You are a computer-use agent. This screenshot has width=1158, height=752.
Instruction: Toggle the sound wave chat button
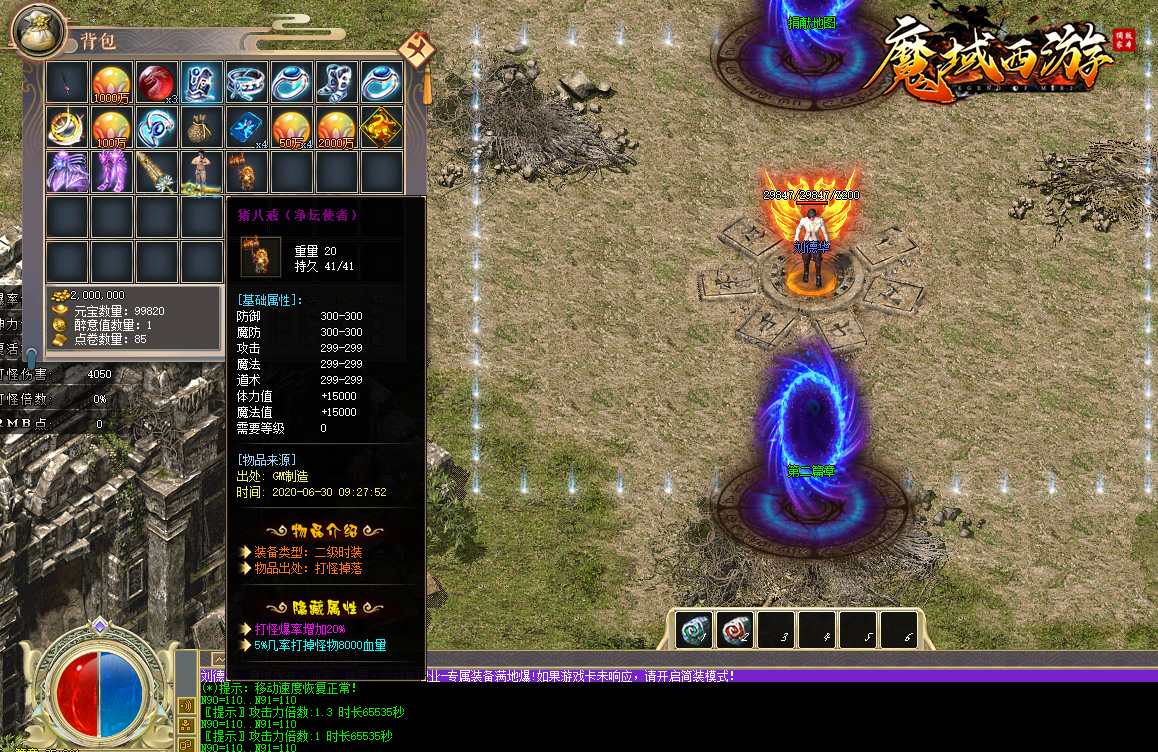click(186, 706)
